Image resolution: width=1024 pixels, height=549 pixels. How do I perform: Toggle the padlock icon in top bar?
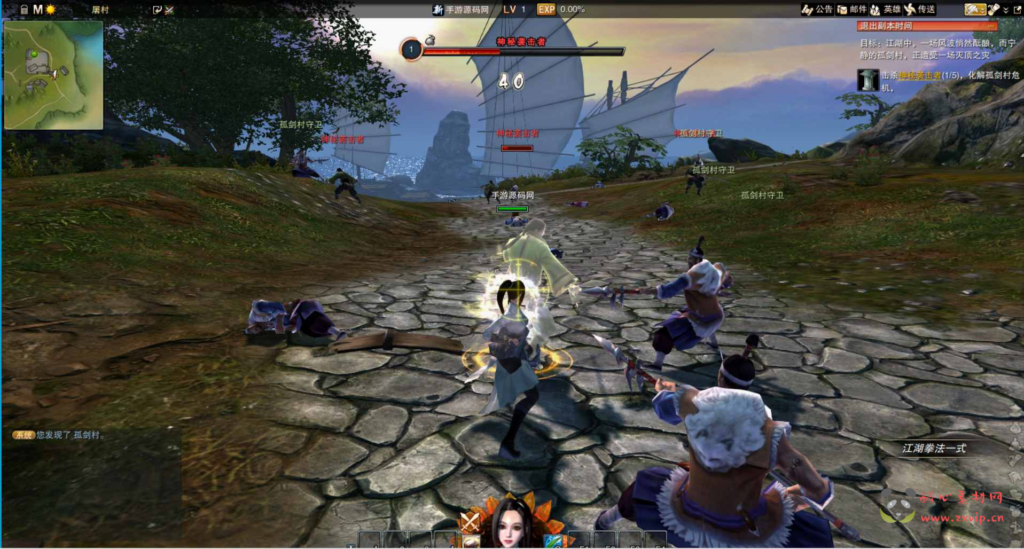coord(22,9)
